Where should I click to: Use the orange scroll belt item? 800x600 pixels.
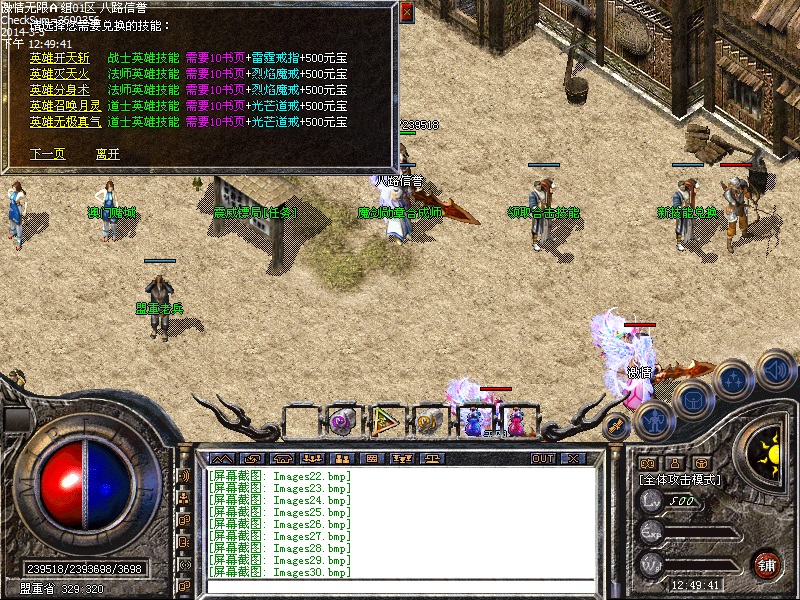pos(430,421)
